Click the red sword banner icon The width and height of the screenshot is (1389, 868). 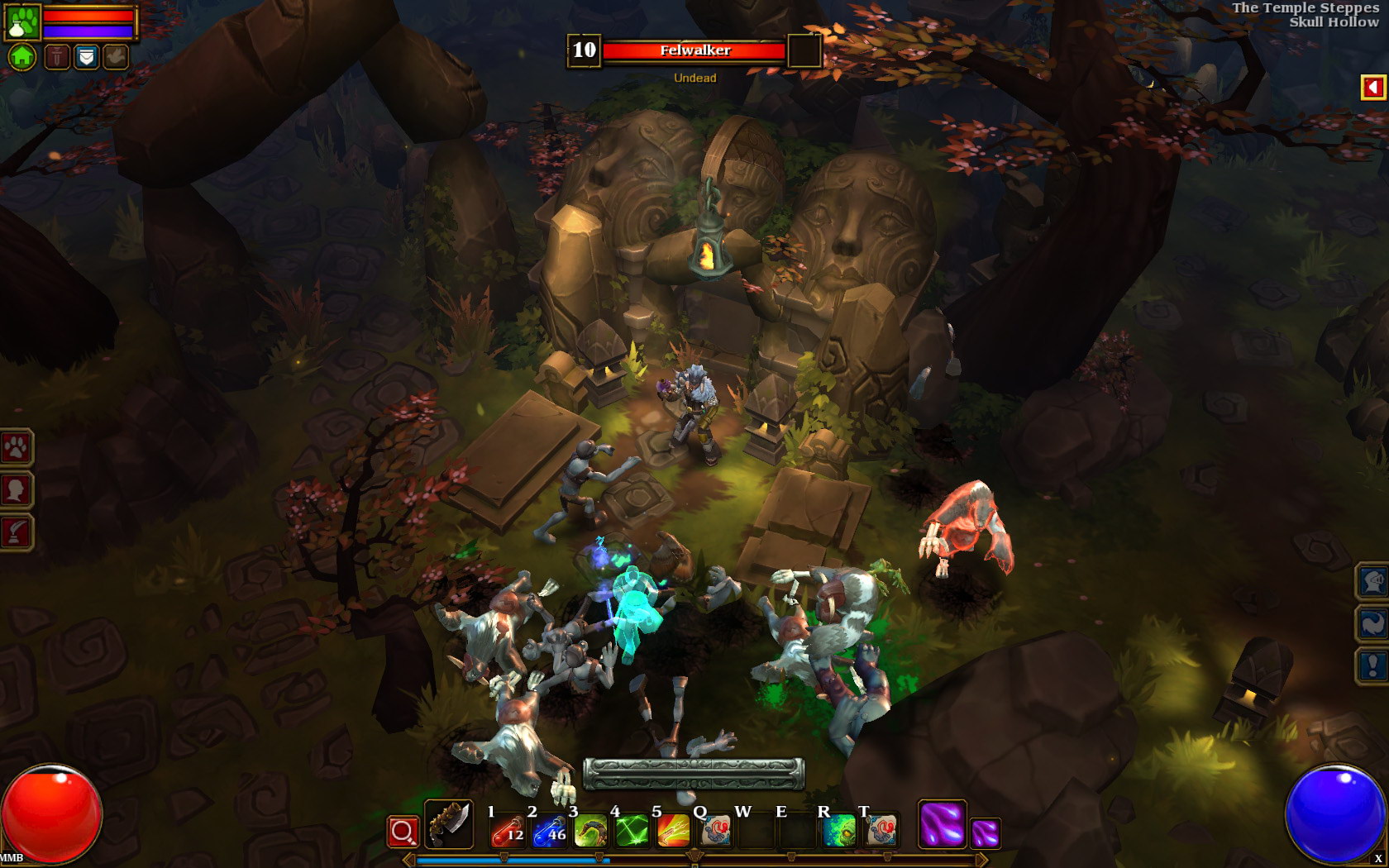(x=57, y=57)
